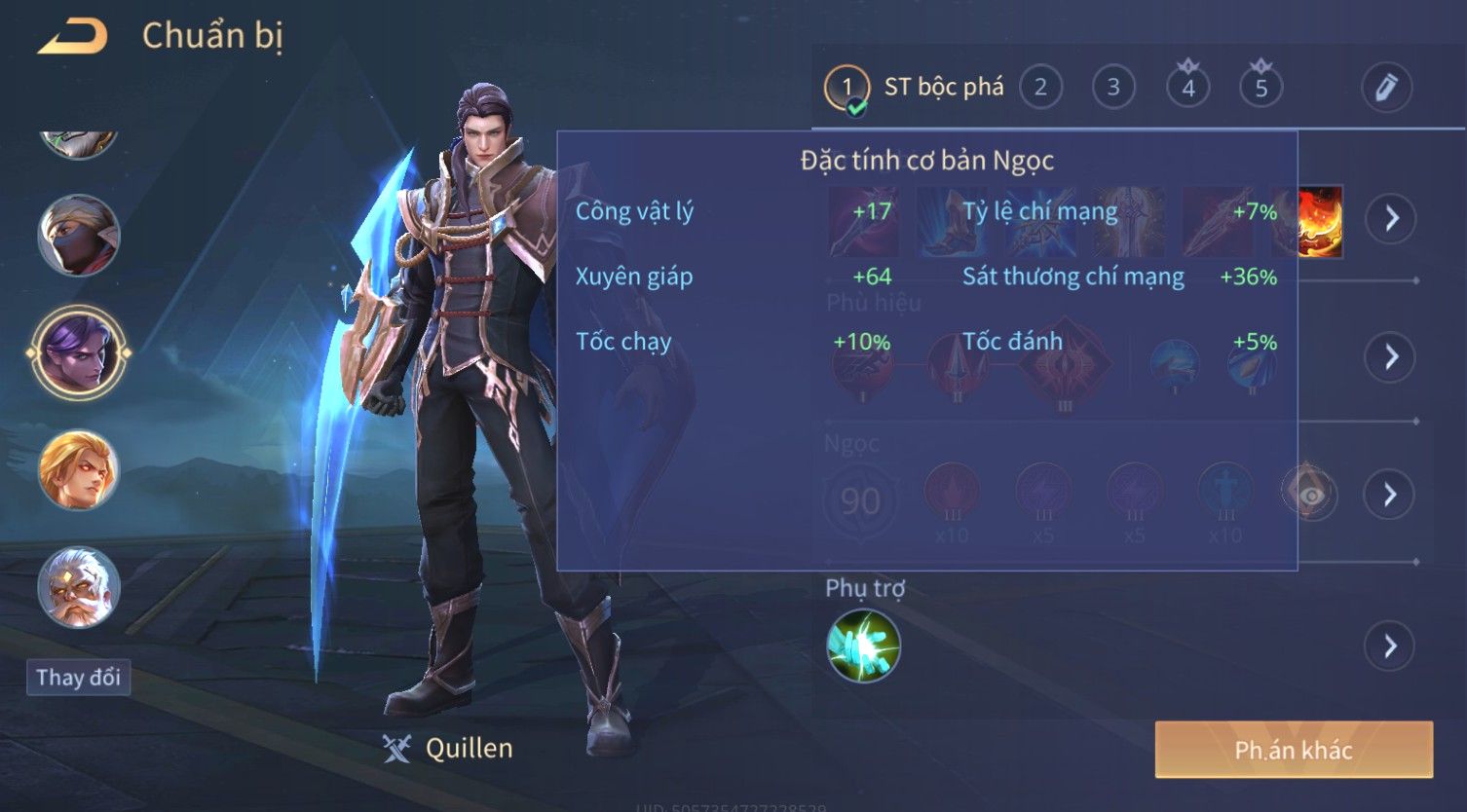
Task: Pick the blonde red-eyed hero portrait
Action: click(x=79, y=470)
